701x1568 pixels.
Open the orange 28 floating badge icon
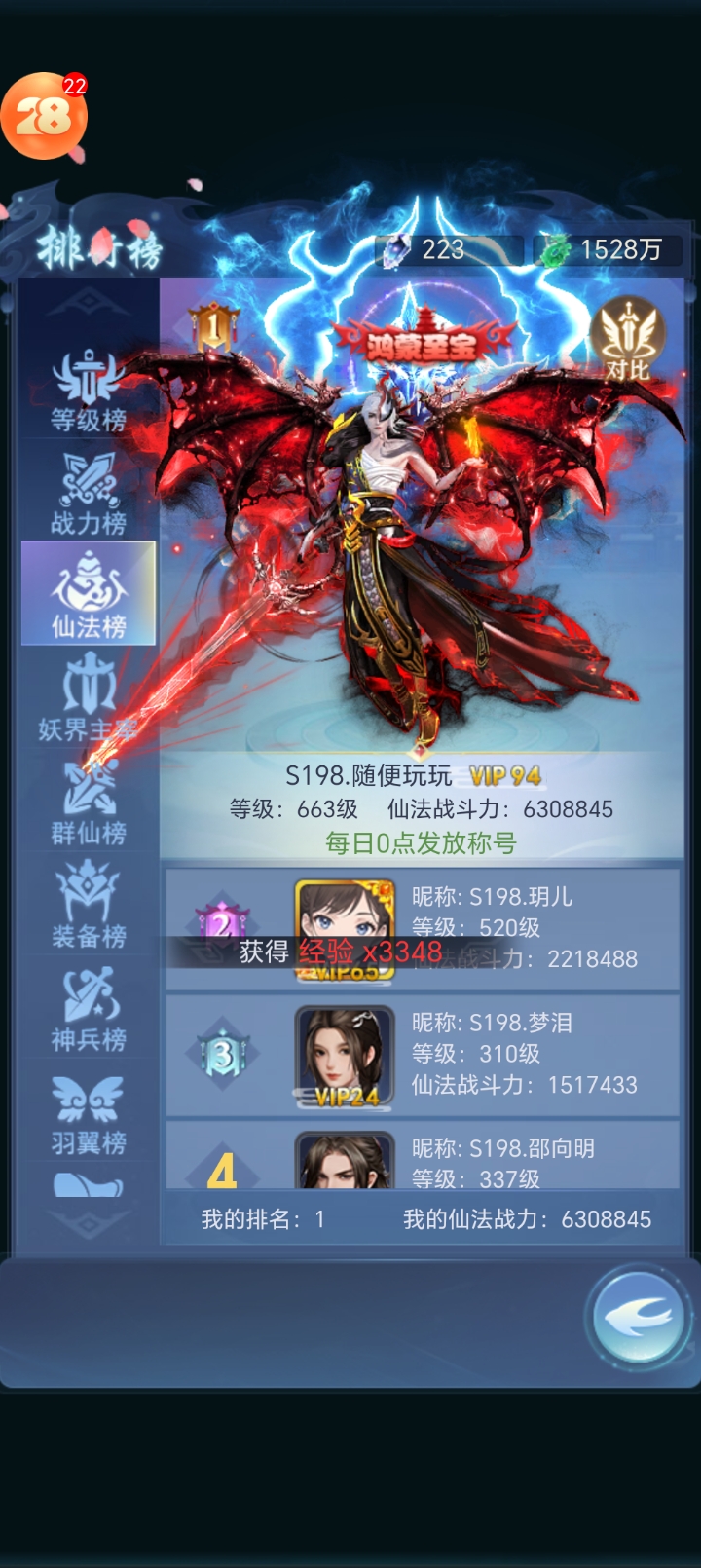click(x=43, y=117)
